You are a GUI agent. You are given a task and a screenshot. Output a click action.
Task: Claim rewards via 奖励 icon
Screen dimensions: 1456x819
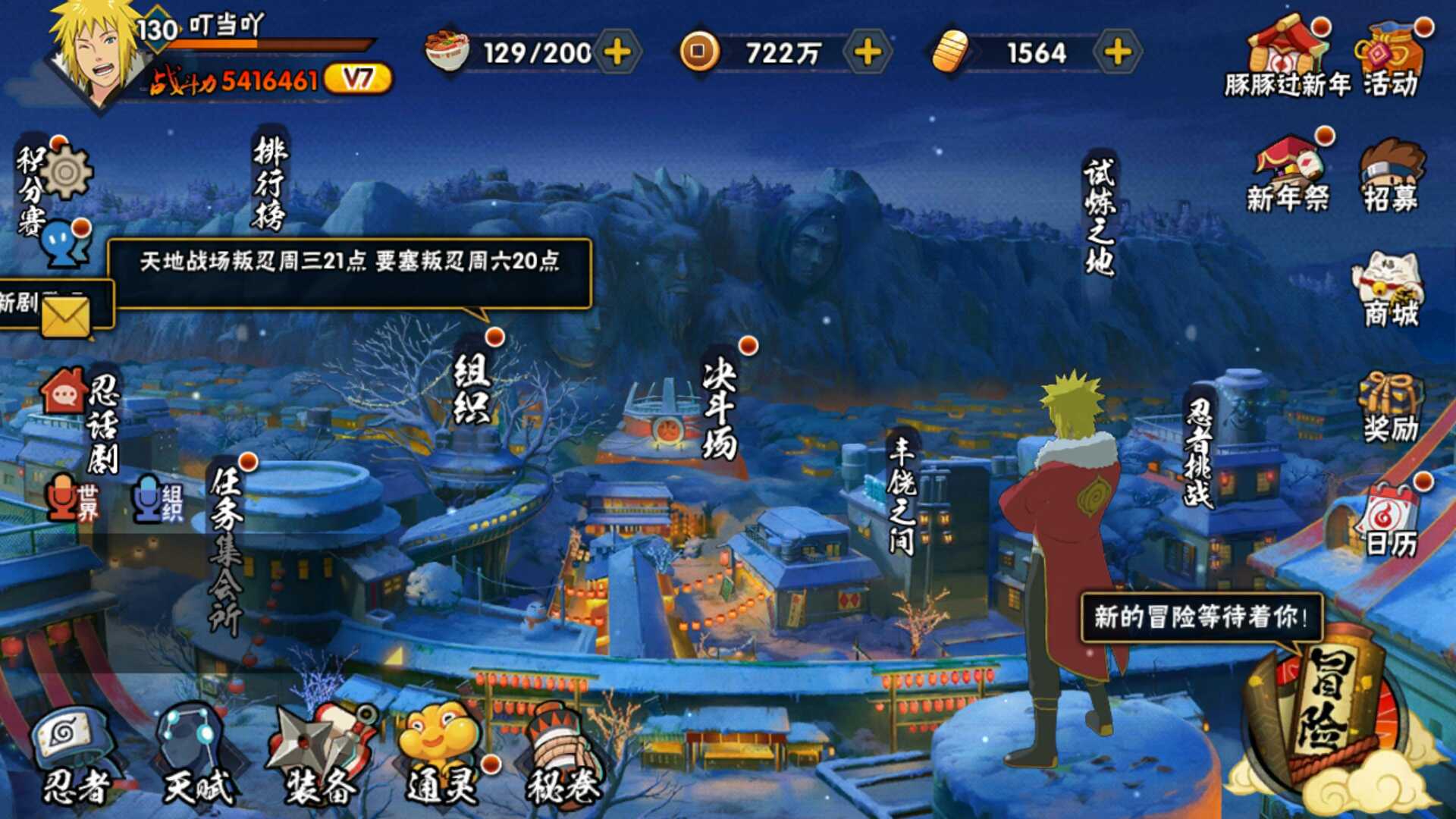click(x=1390, y=408)
